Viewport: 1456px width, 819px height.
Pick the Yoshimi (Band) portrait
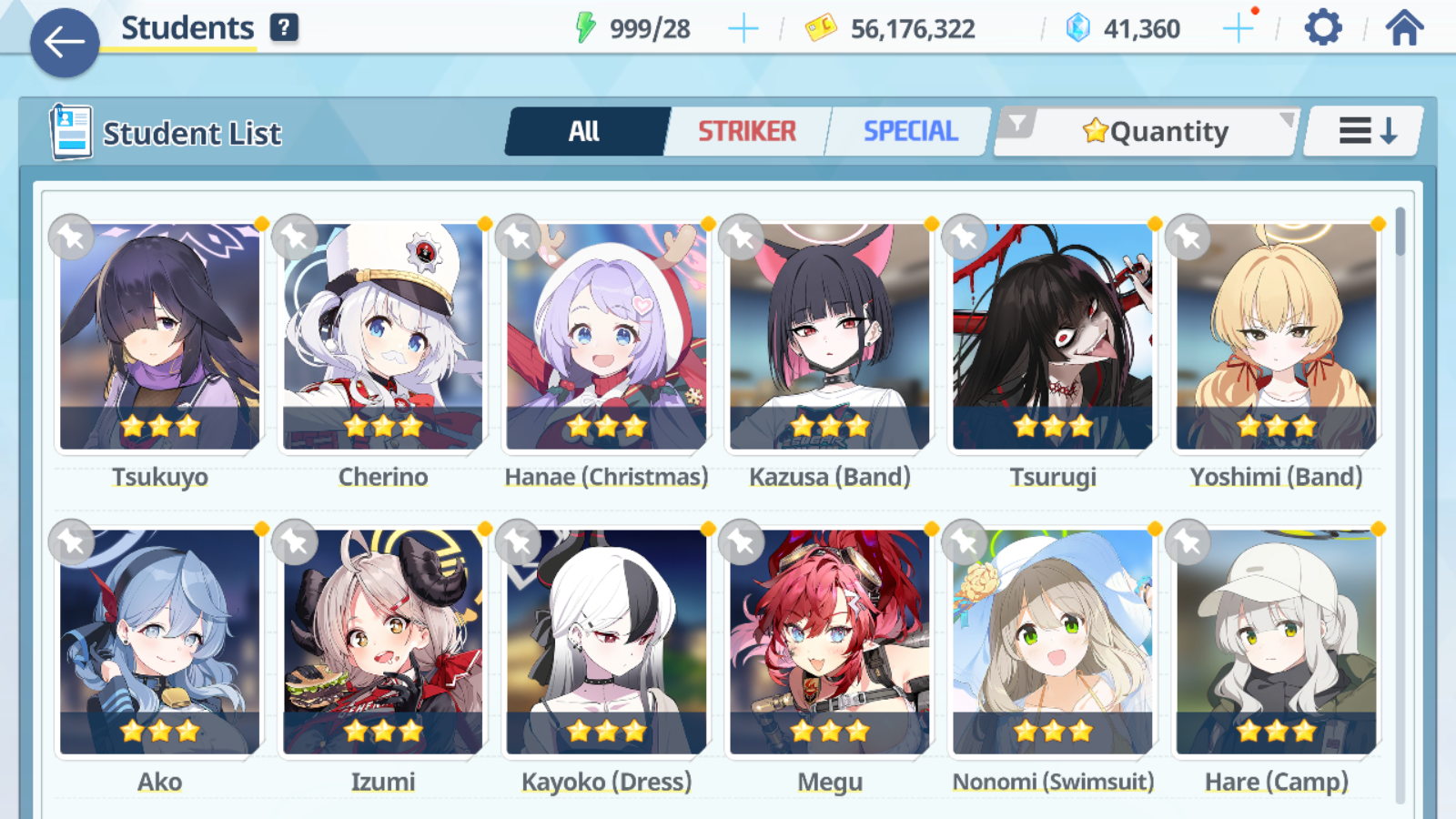click(1276, 337)
